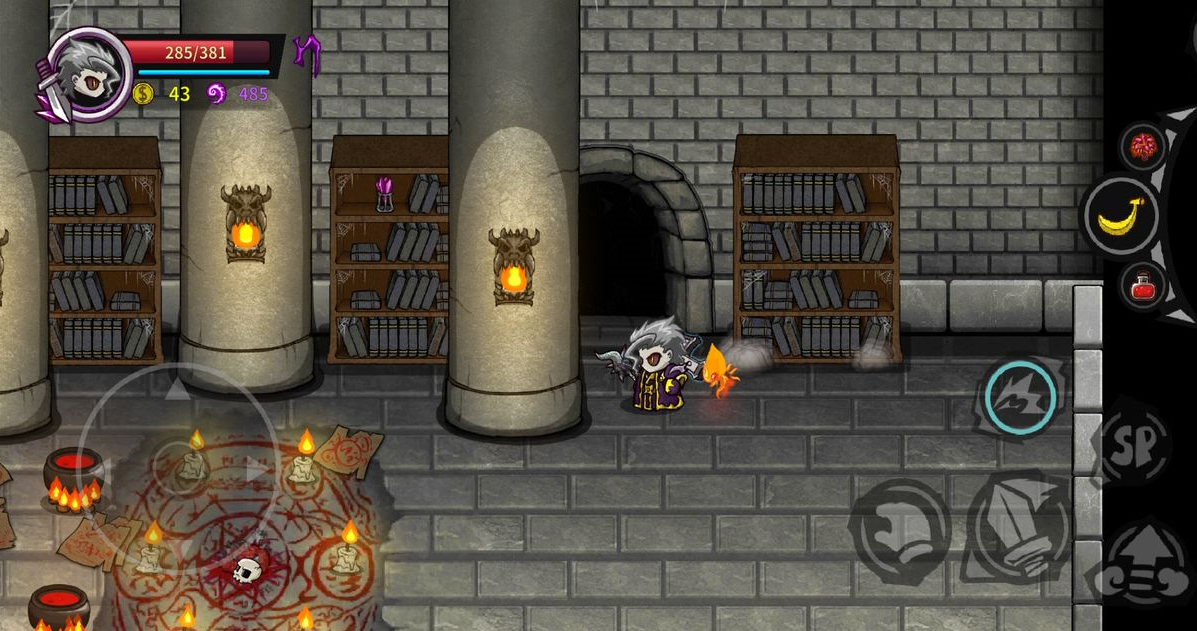Select the red potion slot
Viewport: 1197px width, 631px height.
1142,288
